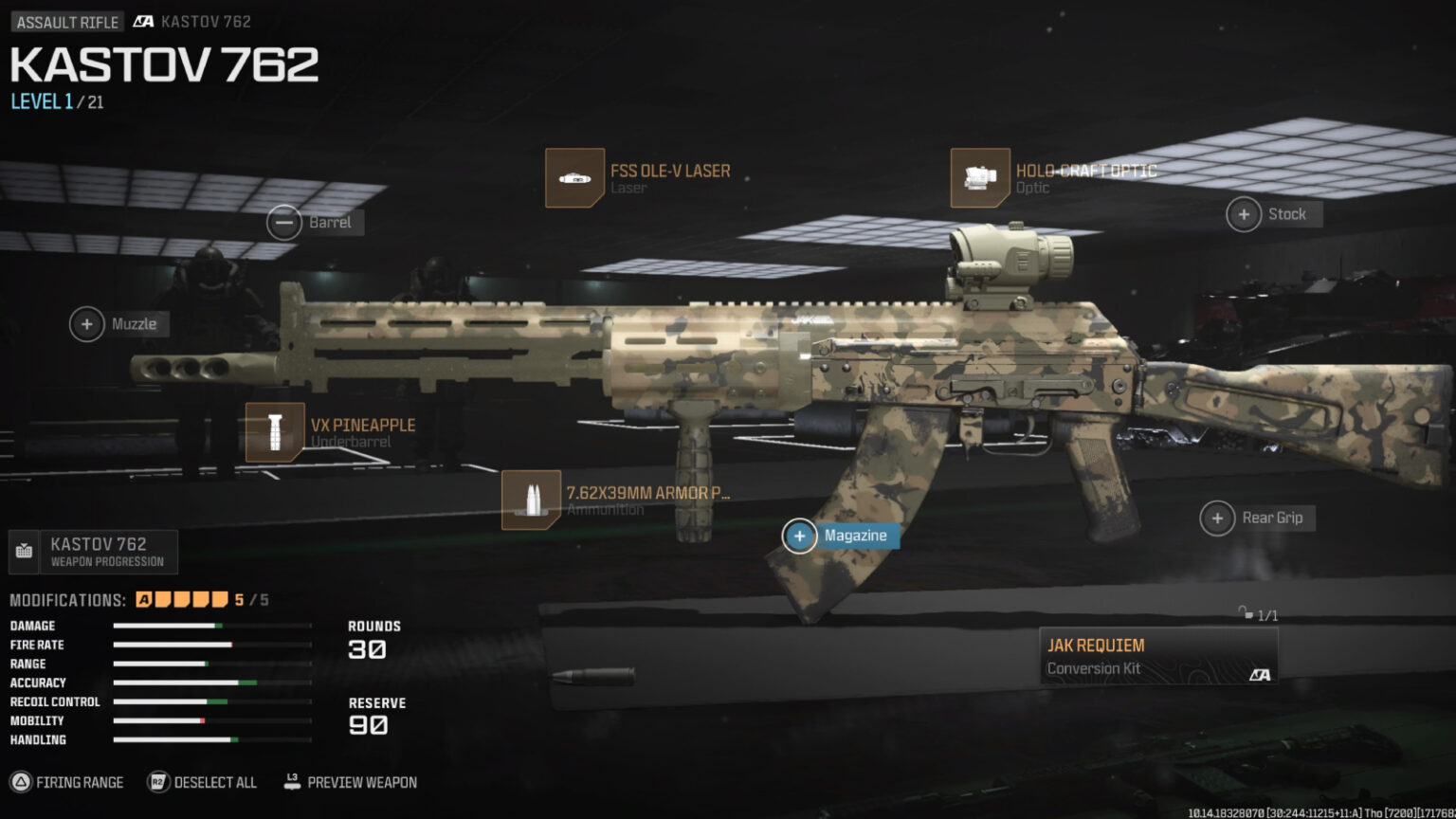Select the FSS OLE-V Laser attachment icon
Screen dimensions: 1456x819
(575, 178)
